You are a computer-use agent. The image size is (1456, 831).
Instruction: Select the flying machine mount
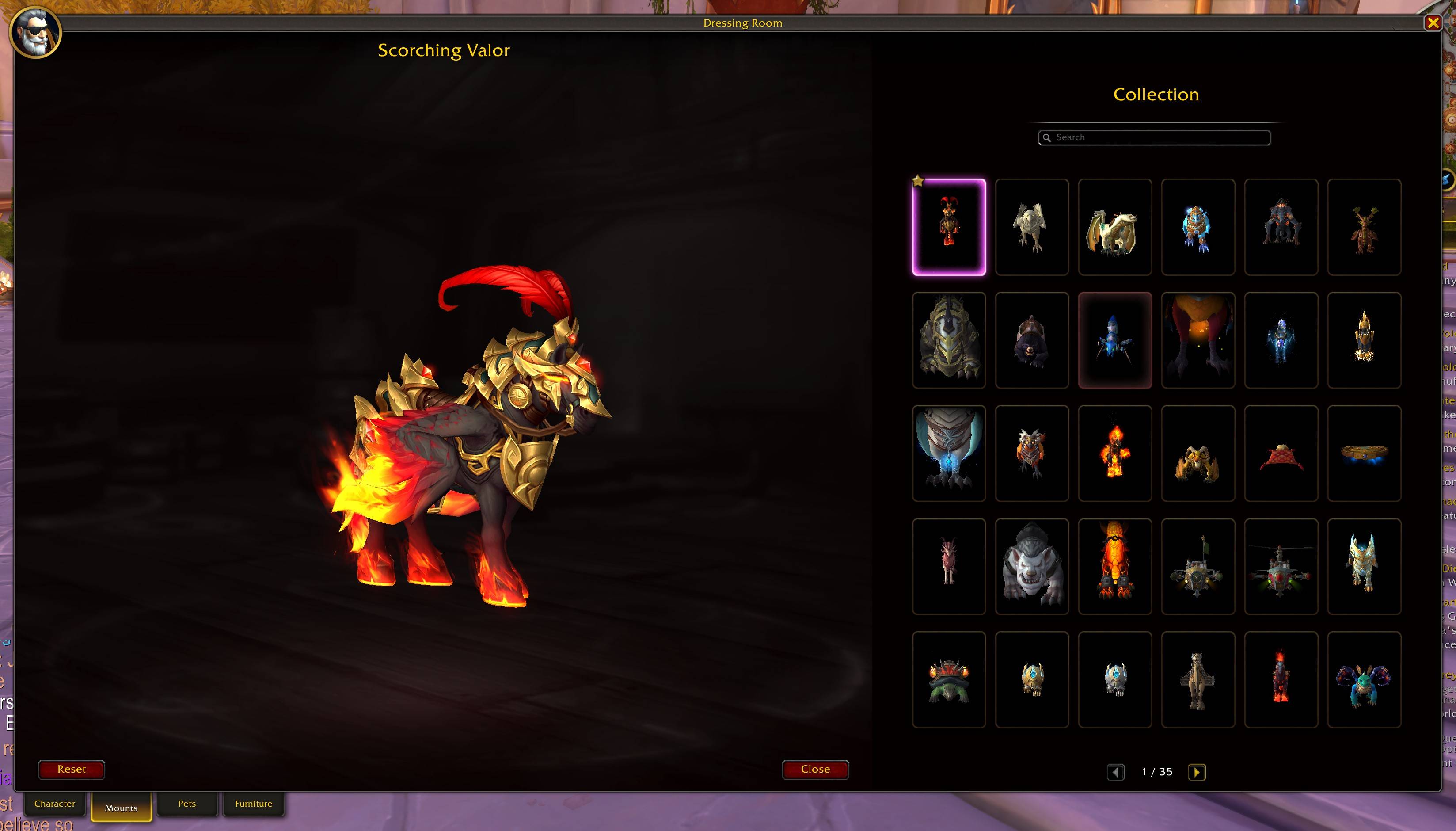[x=1197, y=566]
